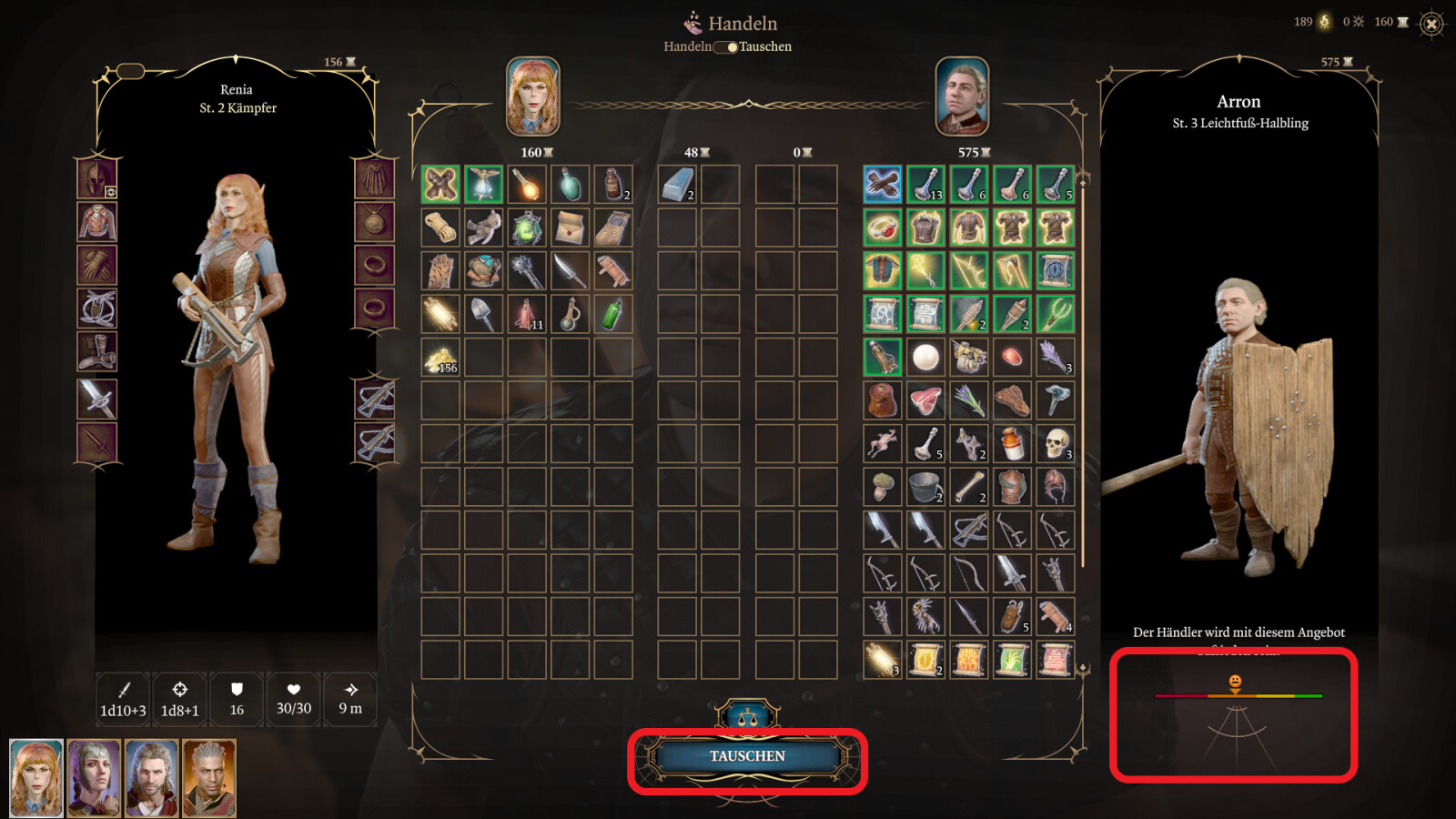
Task: Close the trade window
Action: 1431,24
